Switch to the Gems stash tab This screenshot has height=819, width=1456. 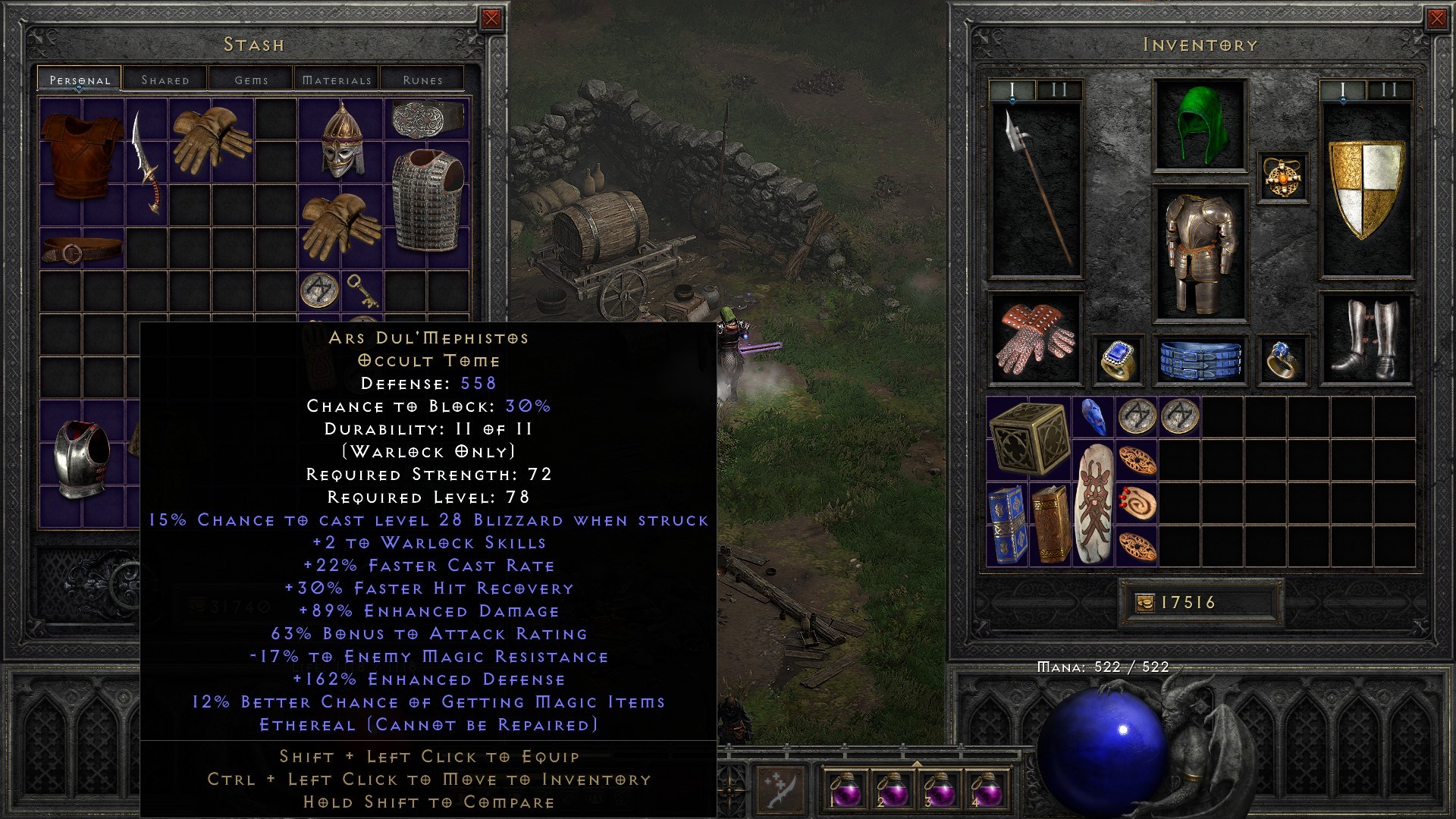(251, 79)
